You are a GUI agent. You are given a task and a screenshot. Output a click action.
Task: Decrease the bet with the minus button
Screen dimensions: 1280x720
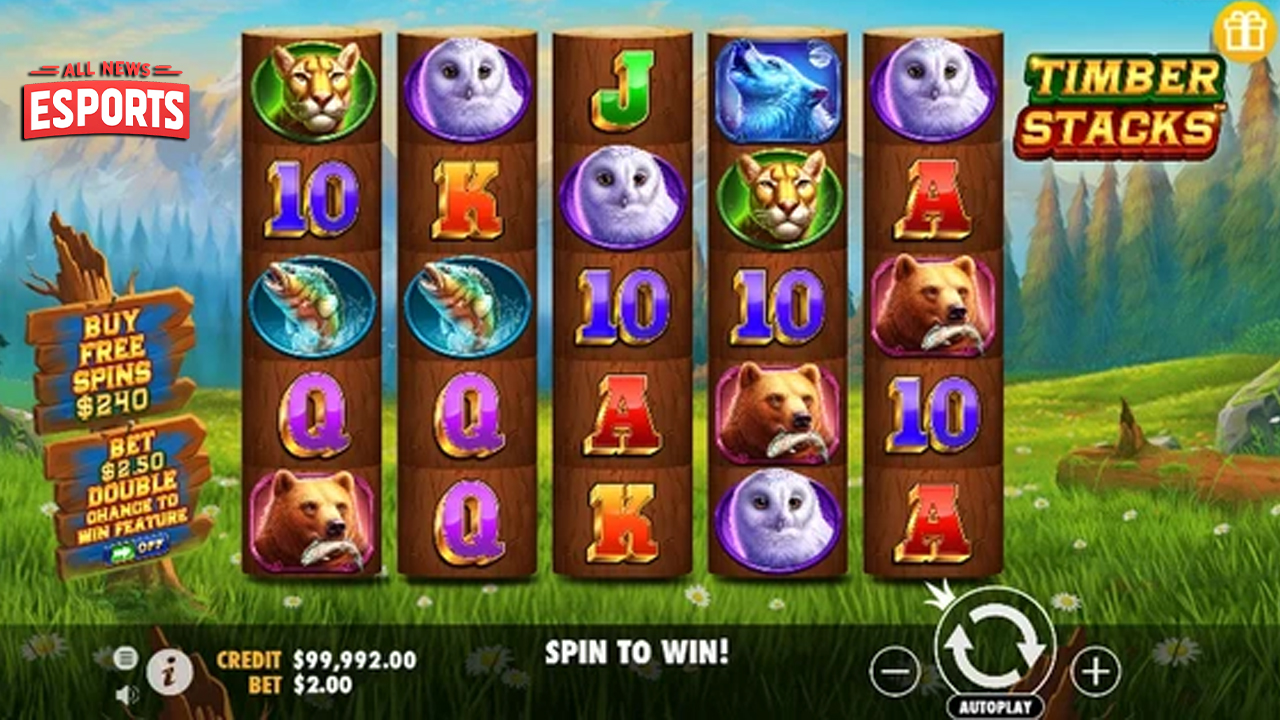894,670
